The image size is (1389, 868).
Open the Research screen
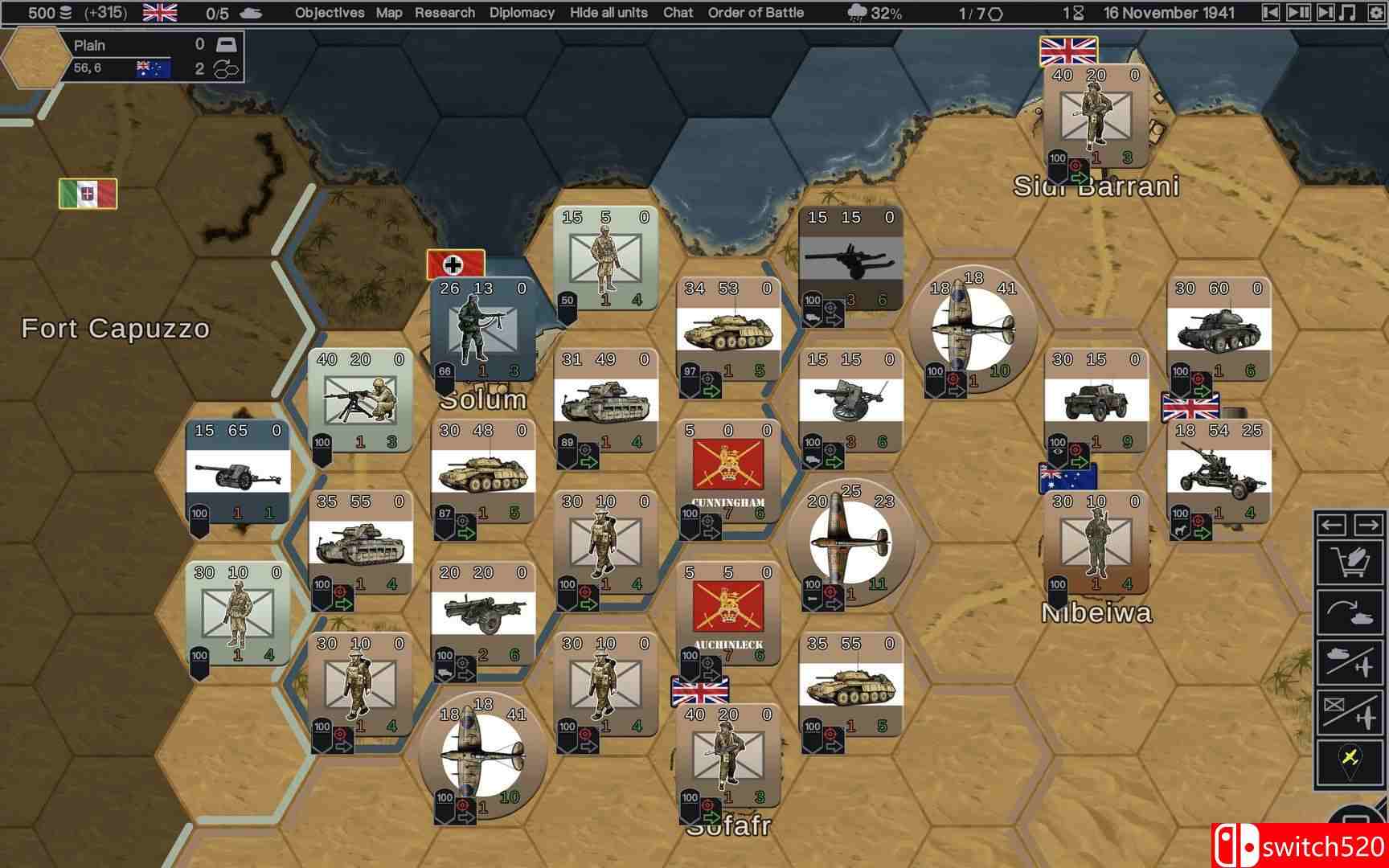point(445,13)
